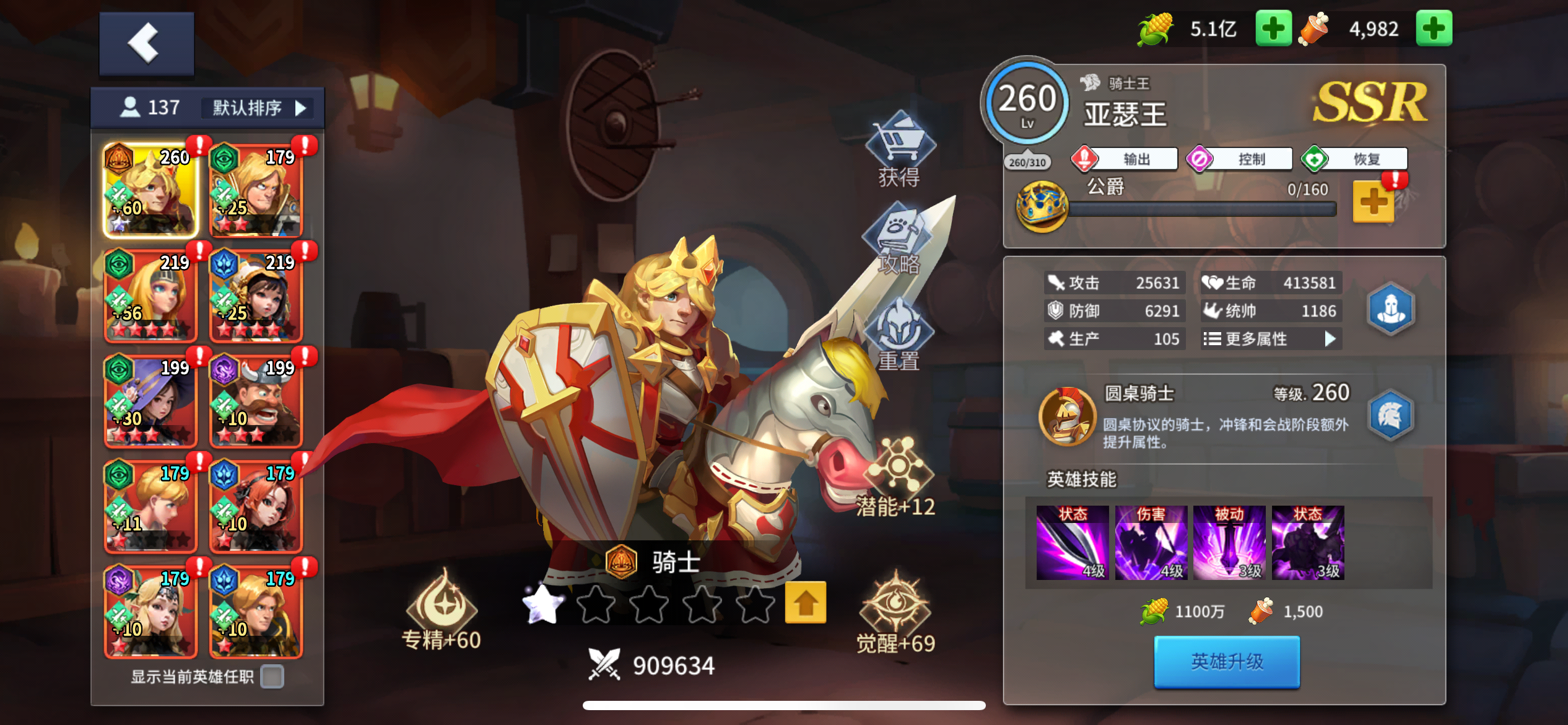Click the 被动 3级 skill icon
The height and width of the screenshot is (725, 1568).
(1230, 543)
